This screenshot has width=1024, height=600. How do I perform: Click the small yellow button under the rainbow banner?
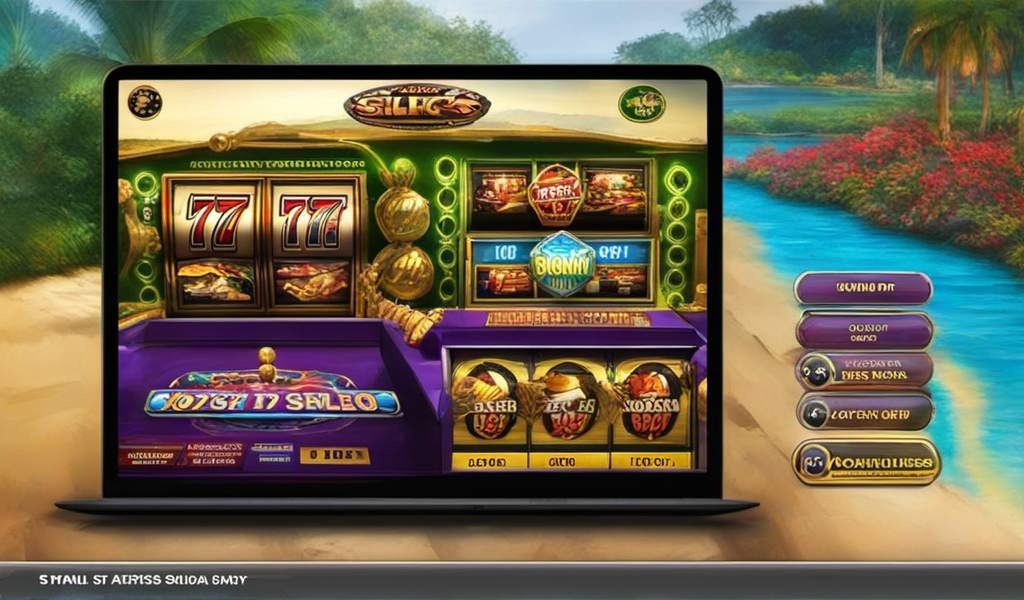(334, 456)
